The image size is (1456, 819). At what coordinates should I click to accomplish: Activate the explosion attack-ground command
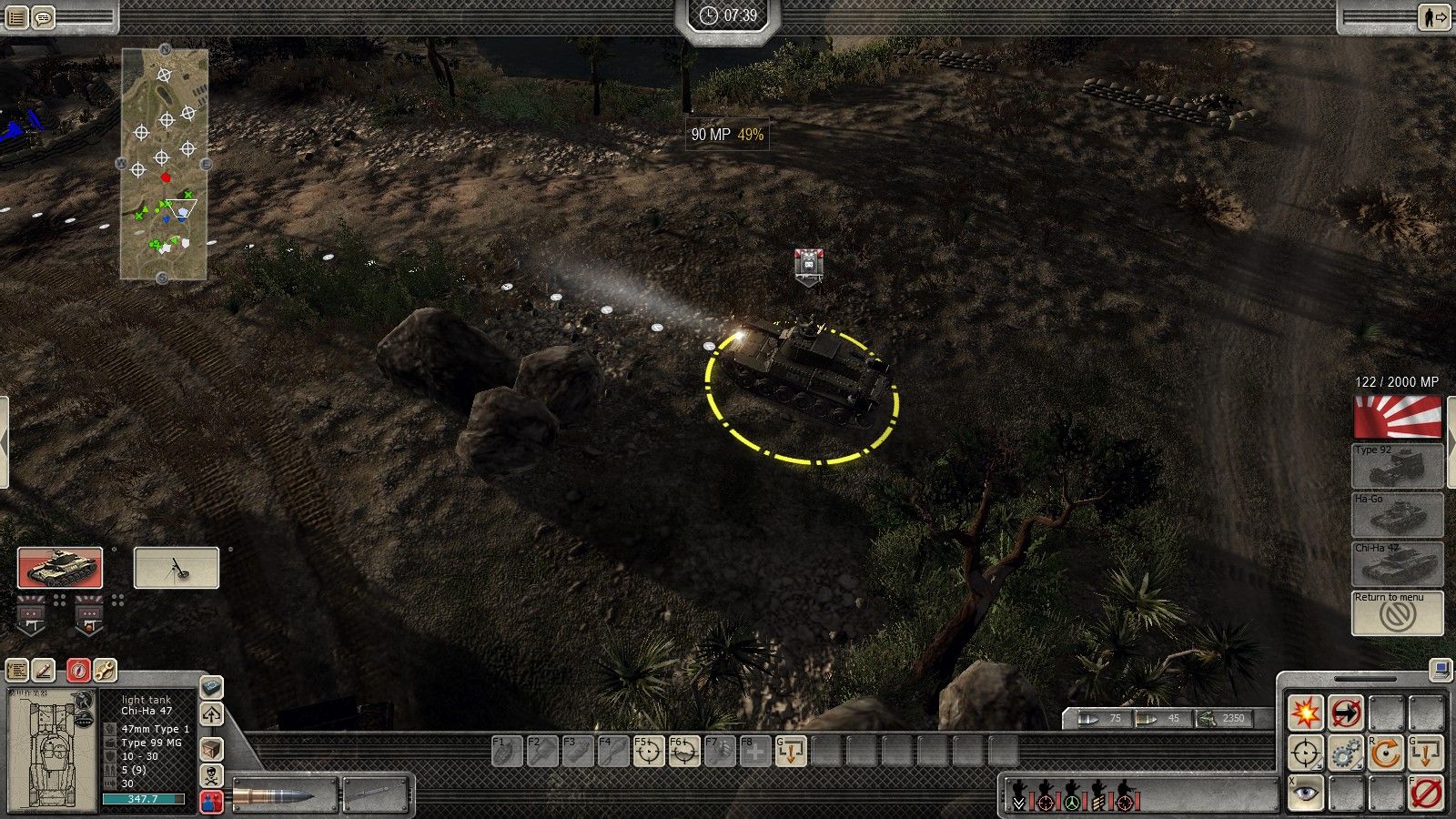1306,713
